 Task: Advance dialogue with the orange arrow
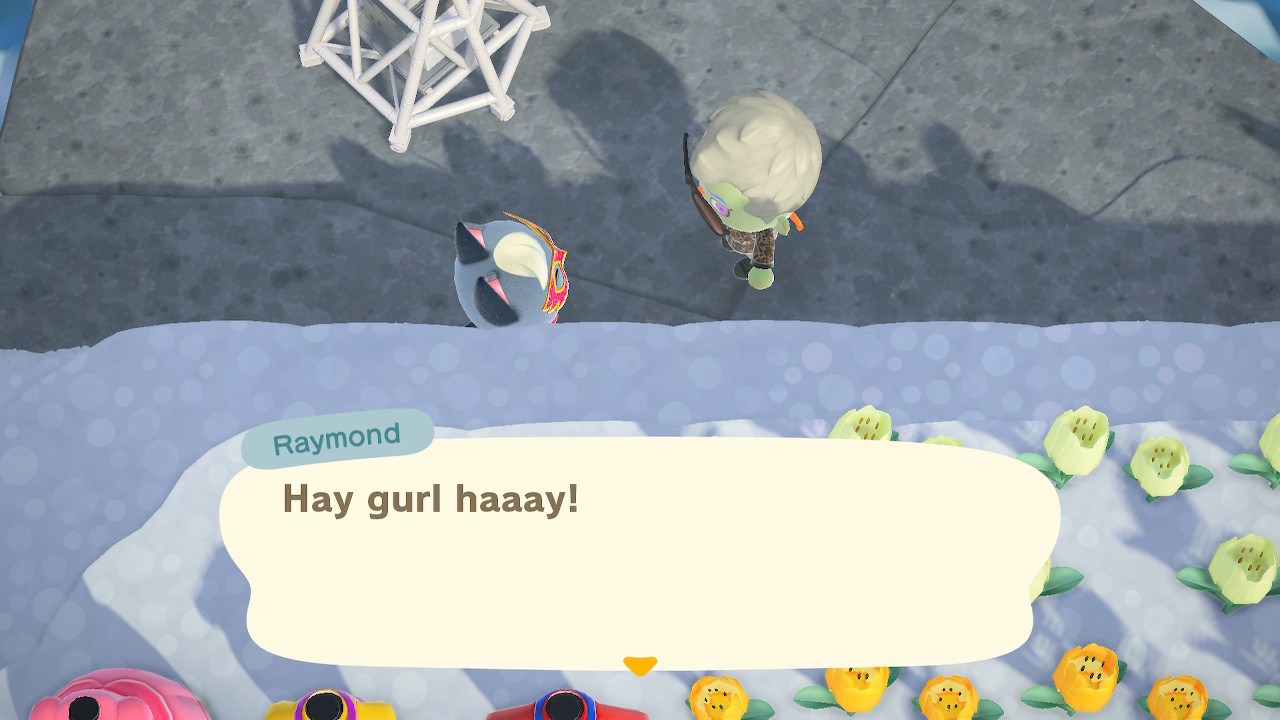tap(640, 665)
